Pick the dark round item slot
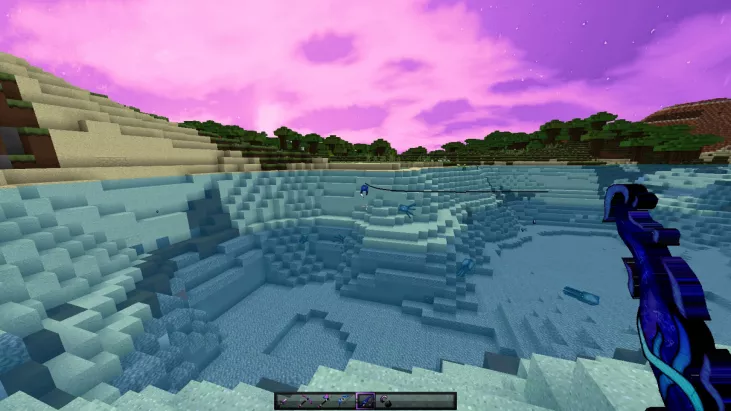This screenshot has height=411, width=731. 385,401
